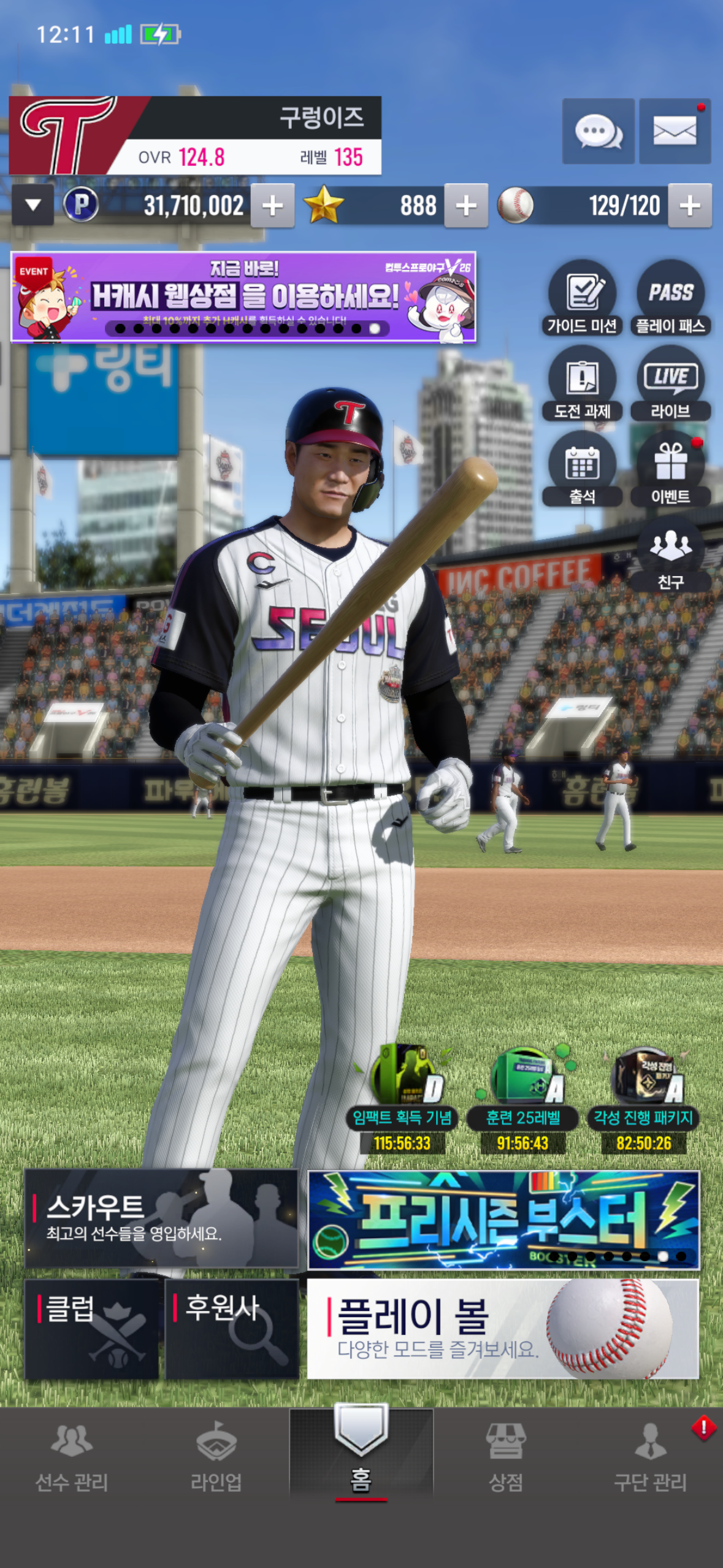Add stars with the plus button
The height and width of the screenshot is (1568, 723).
[x=466, y=206]
